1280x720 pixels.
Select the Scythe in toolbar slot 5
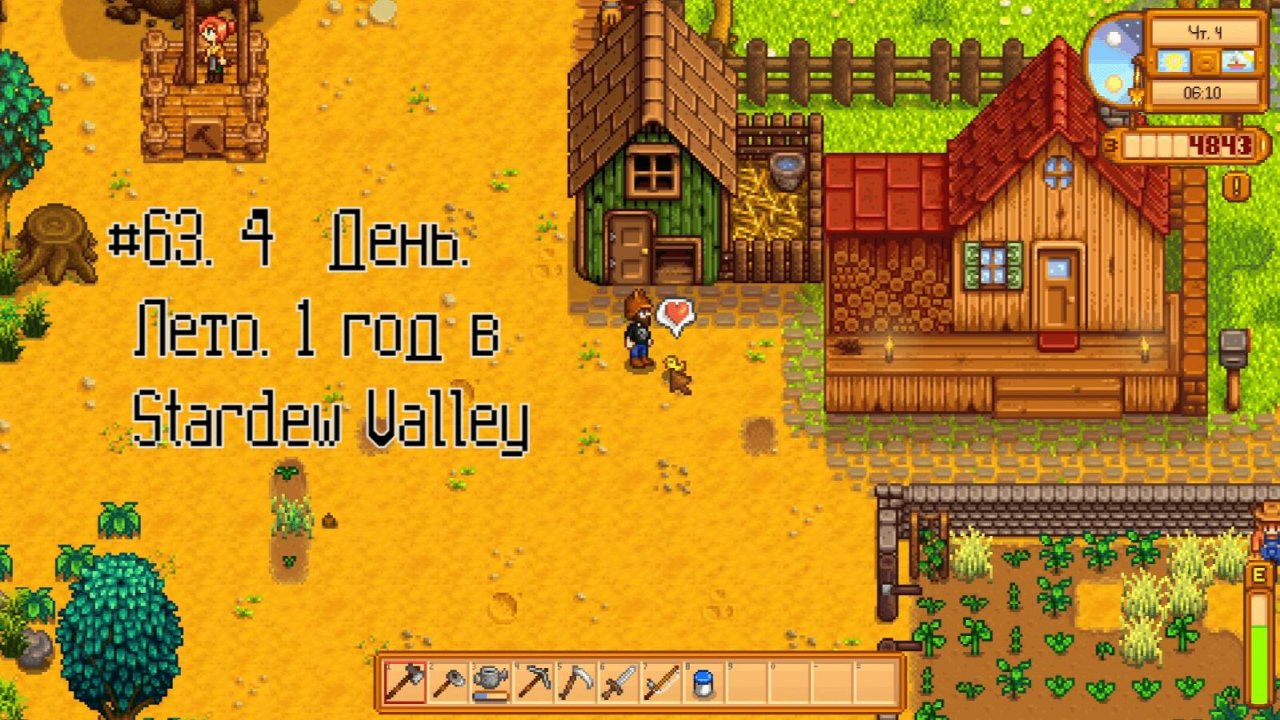click(x=576, y=683)
